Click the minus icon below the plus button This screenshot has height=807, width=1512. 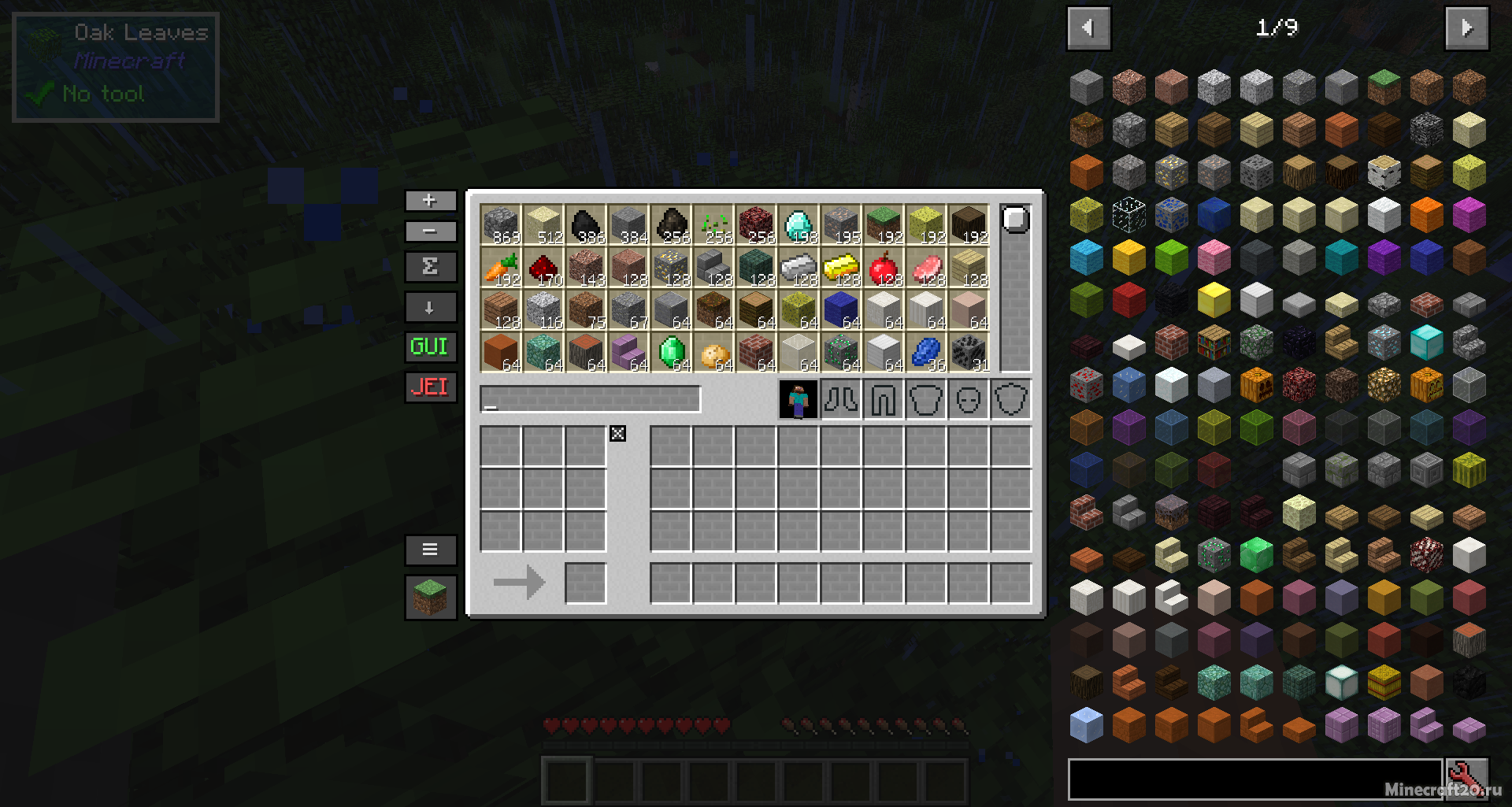tap(430, 231)
